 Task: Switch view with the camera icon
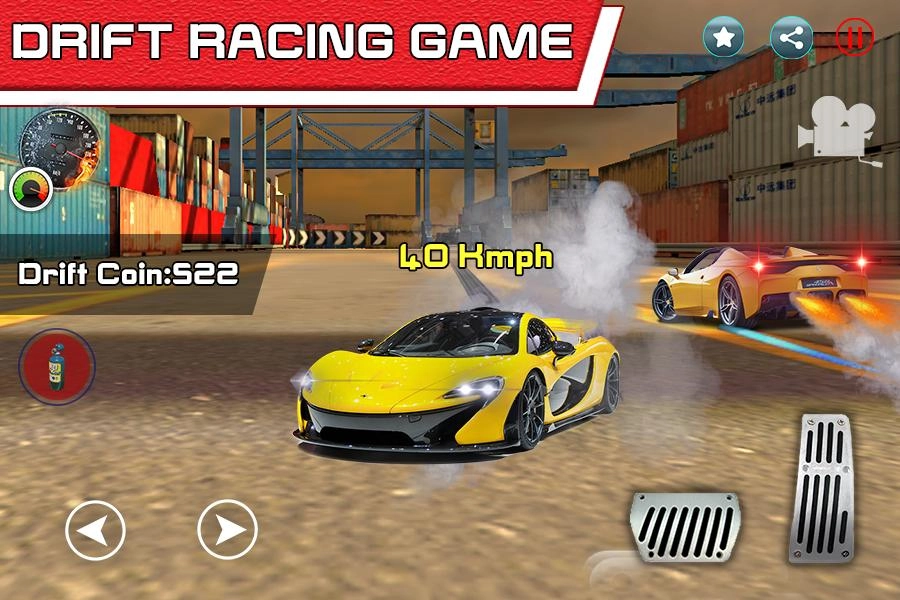pos(838,129)
